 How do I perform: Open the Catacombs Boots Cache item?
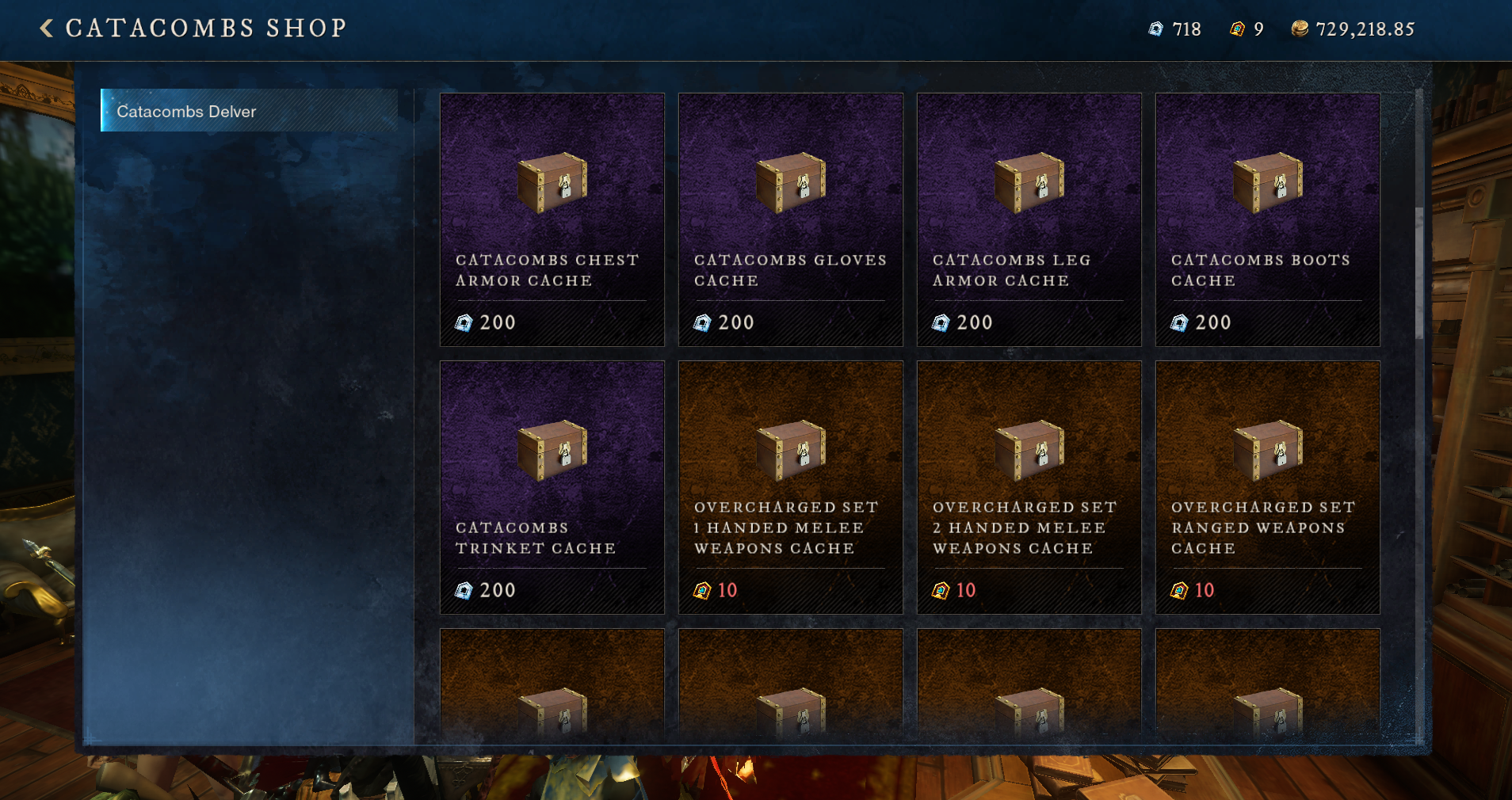1267,219
